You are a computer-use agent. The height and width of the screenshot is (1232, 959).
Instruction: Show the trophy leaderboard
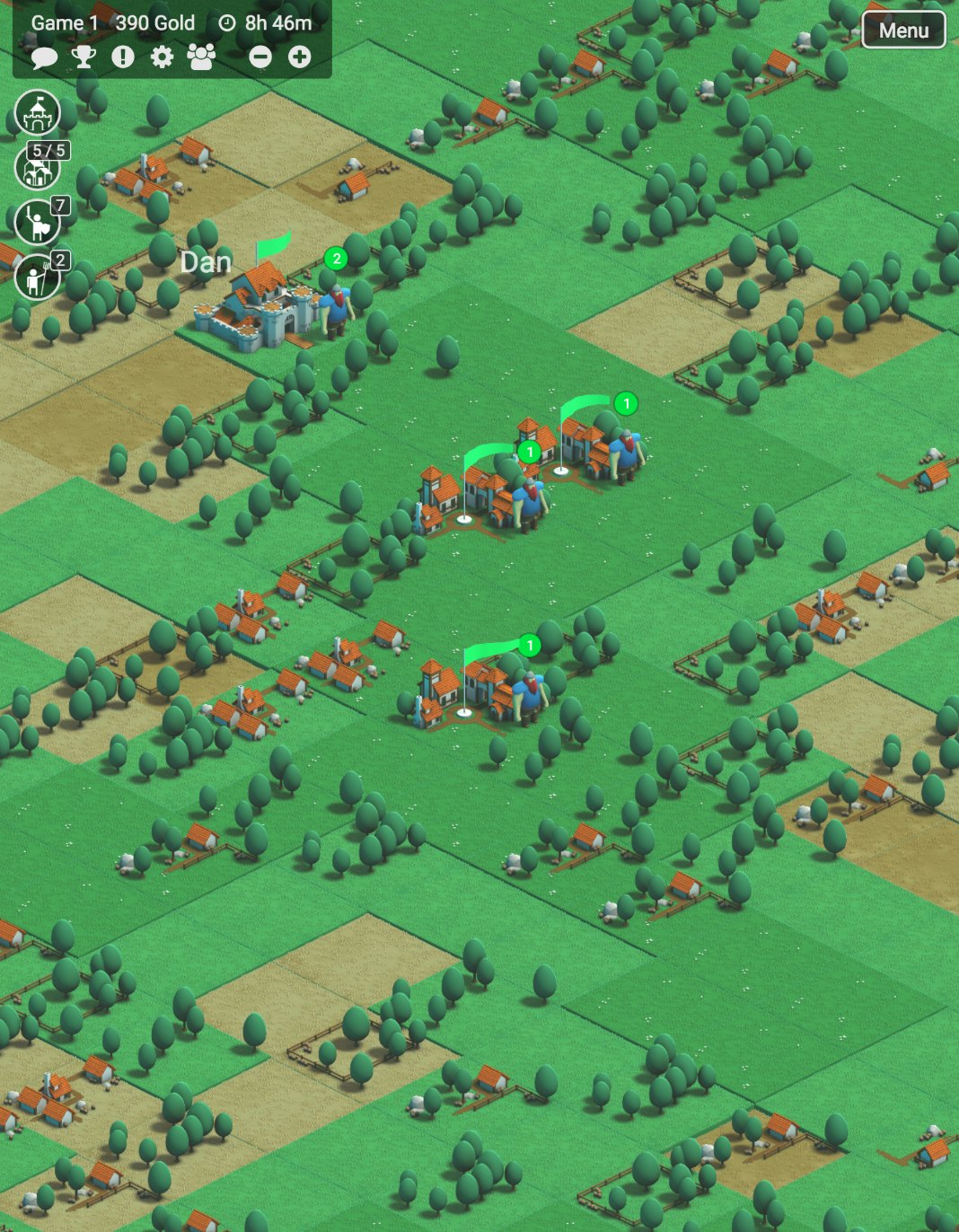84,57
